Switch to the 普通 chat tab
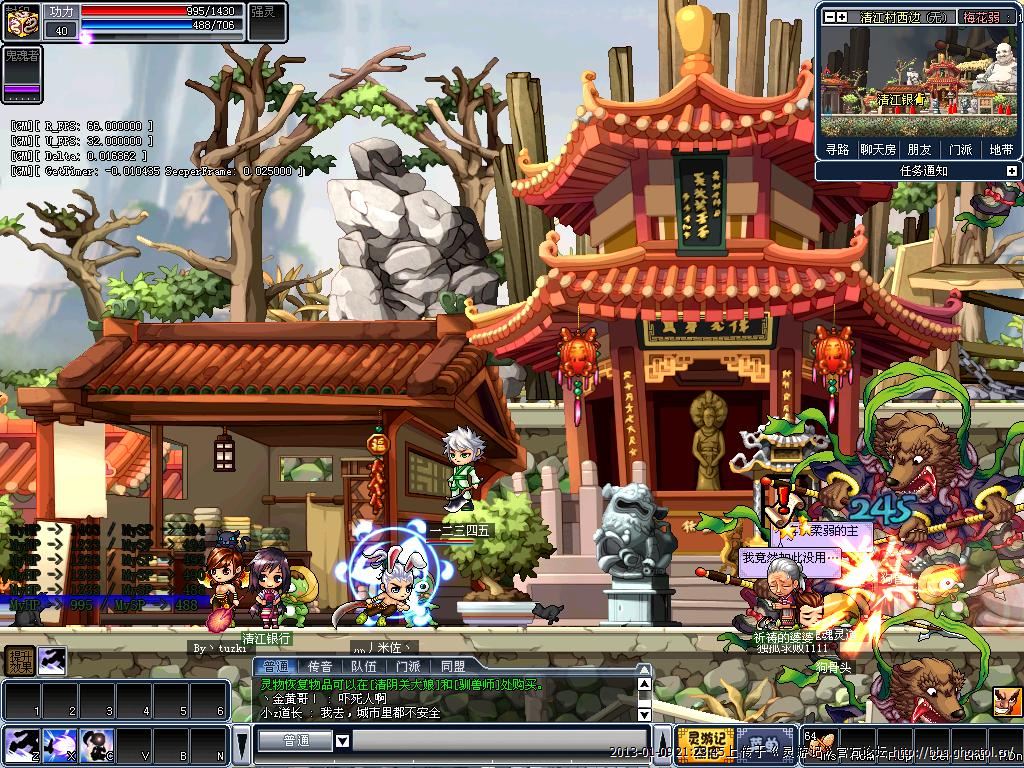 point(273,666)
